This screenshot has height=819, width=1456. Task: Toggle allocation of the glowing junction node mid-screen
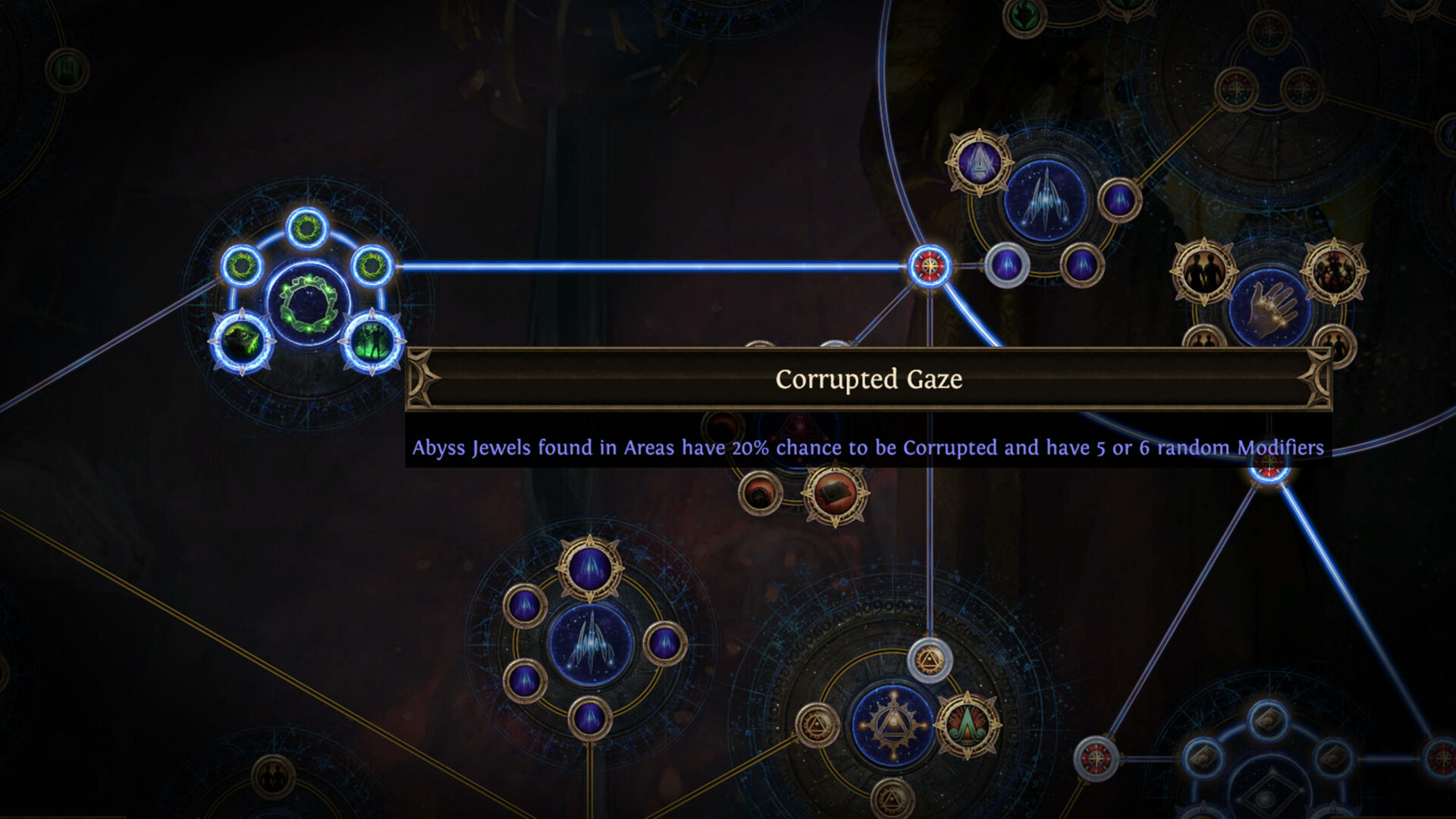click(929, 265)
